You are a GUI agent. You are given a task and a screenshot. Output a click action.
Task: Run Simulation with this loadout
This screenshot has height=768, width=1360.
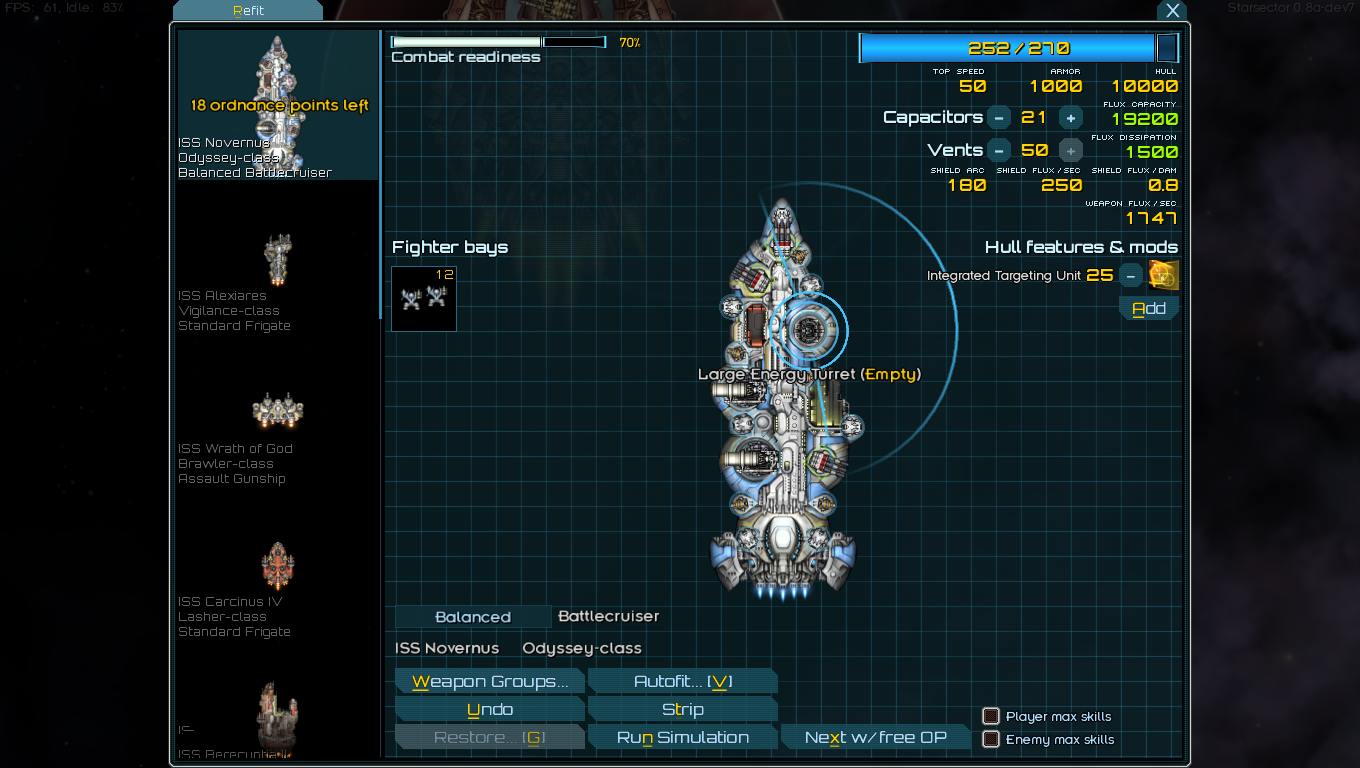coord(682,738)
